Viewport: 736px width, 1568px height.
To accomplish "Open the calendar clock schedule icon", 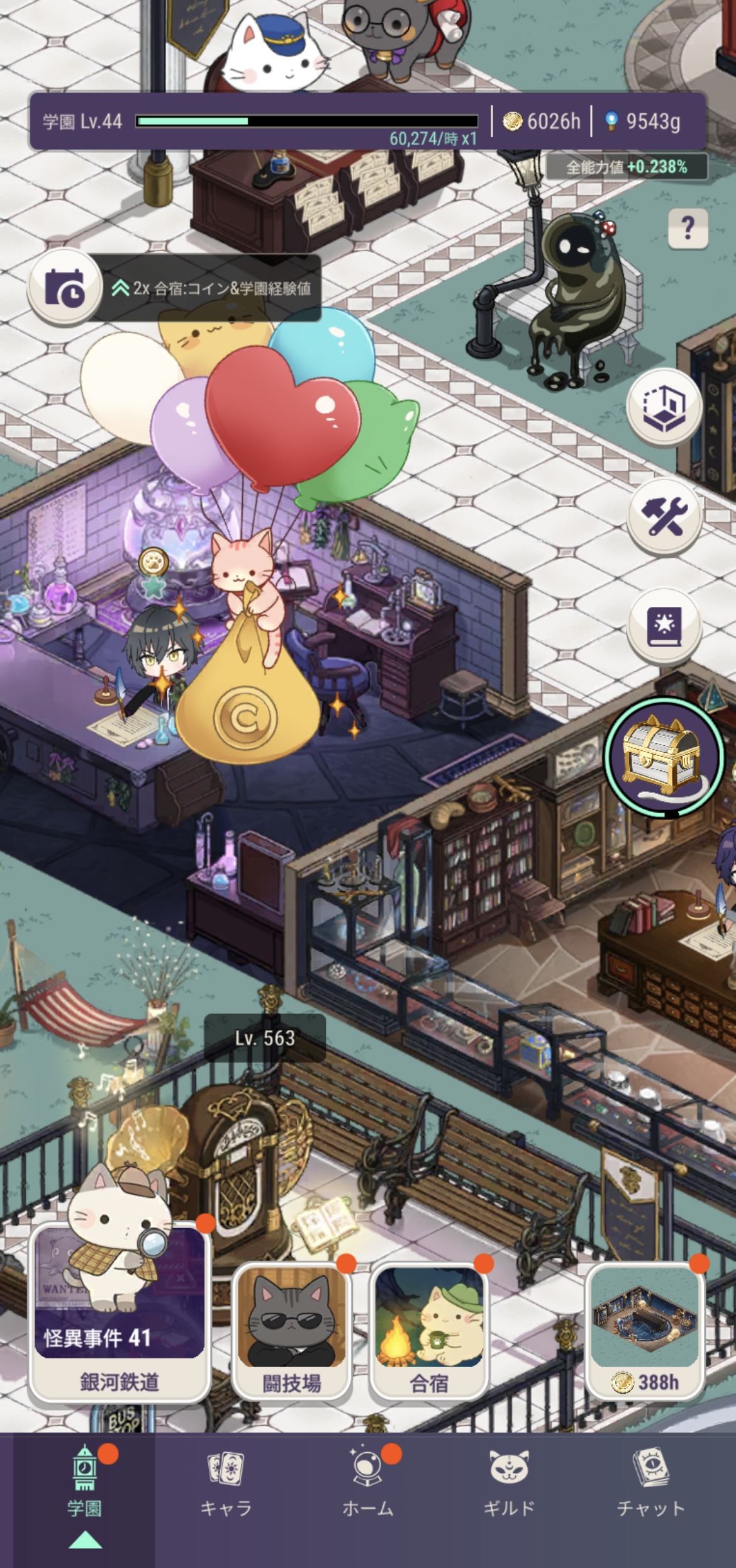I will (64, 288).
